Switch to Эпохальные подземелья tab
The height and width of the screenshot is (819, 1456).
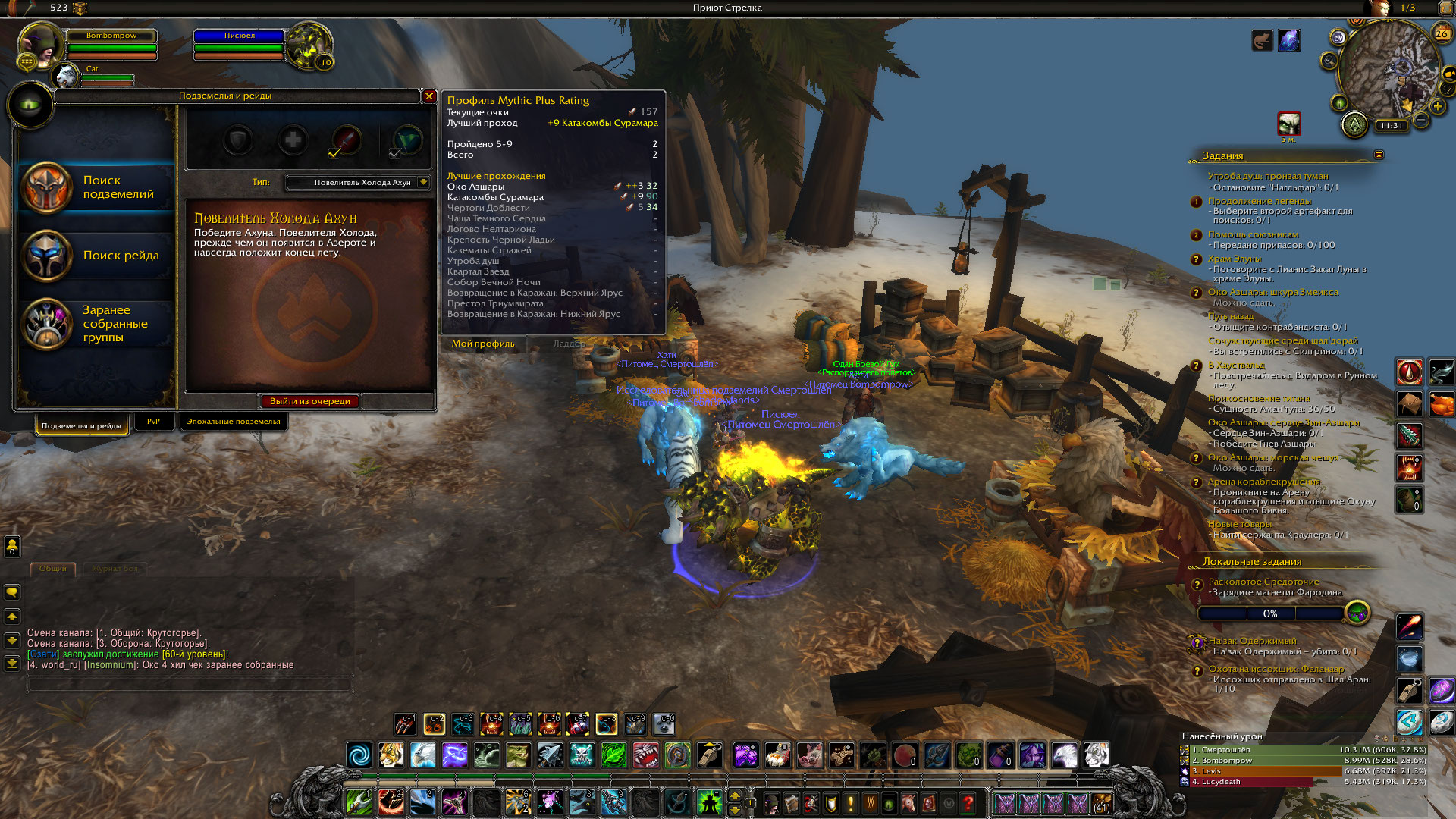tap(234, 422)
